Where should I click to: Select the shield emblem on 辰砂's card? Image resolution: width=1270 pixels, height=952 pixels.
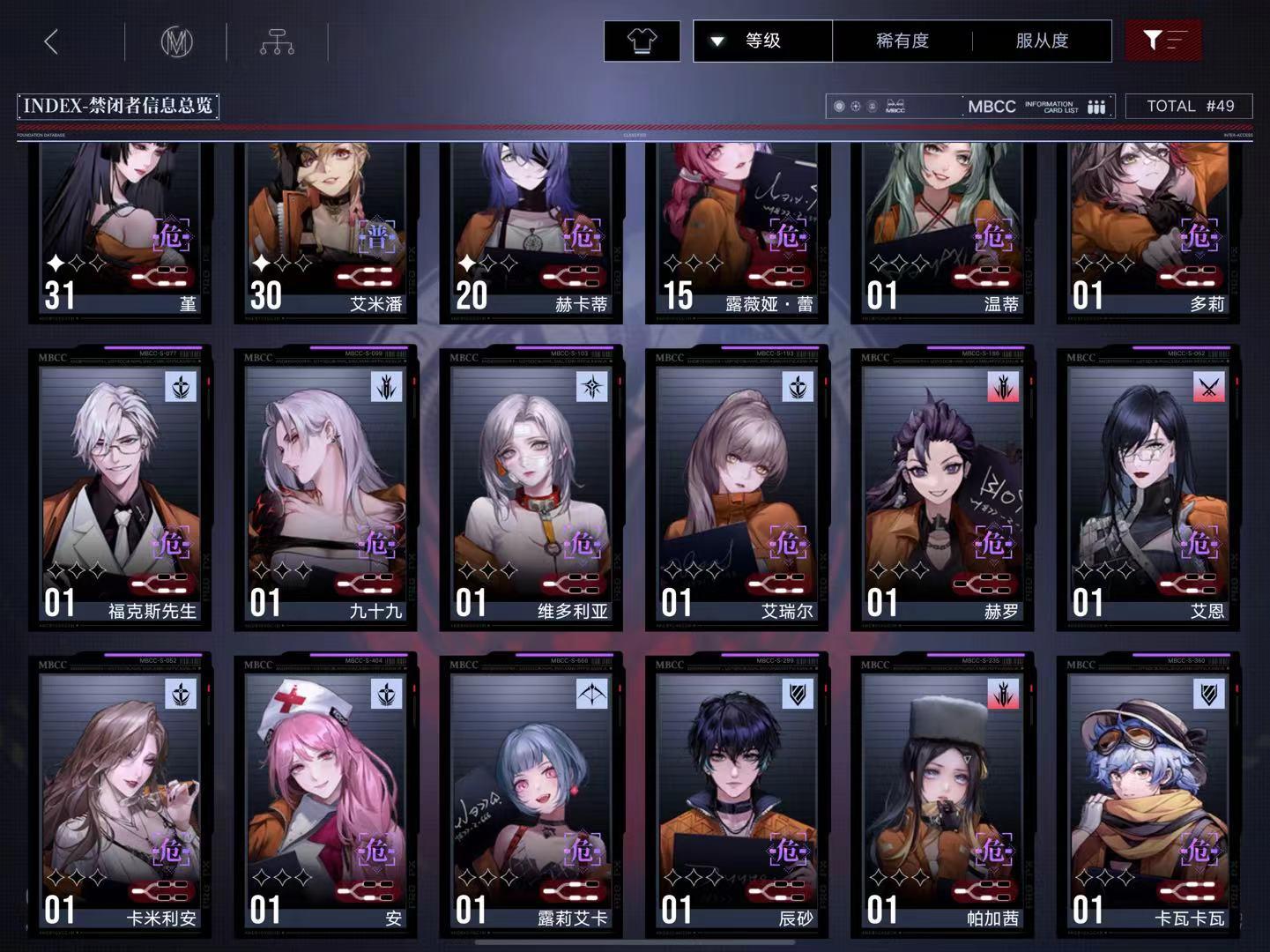[796, 695]
